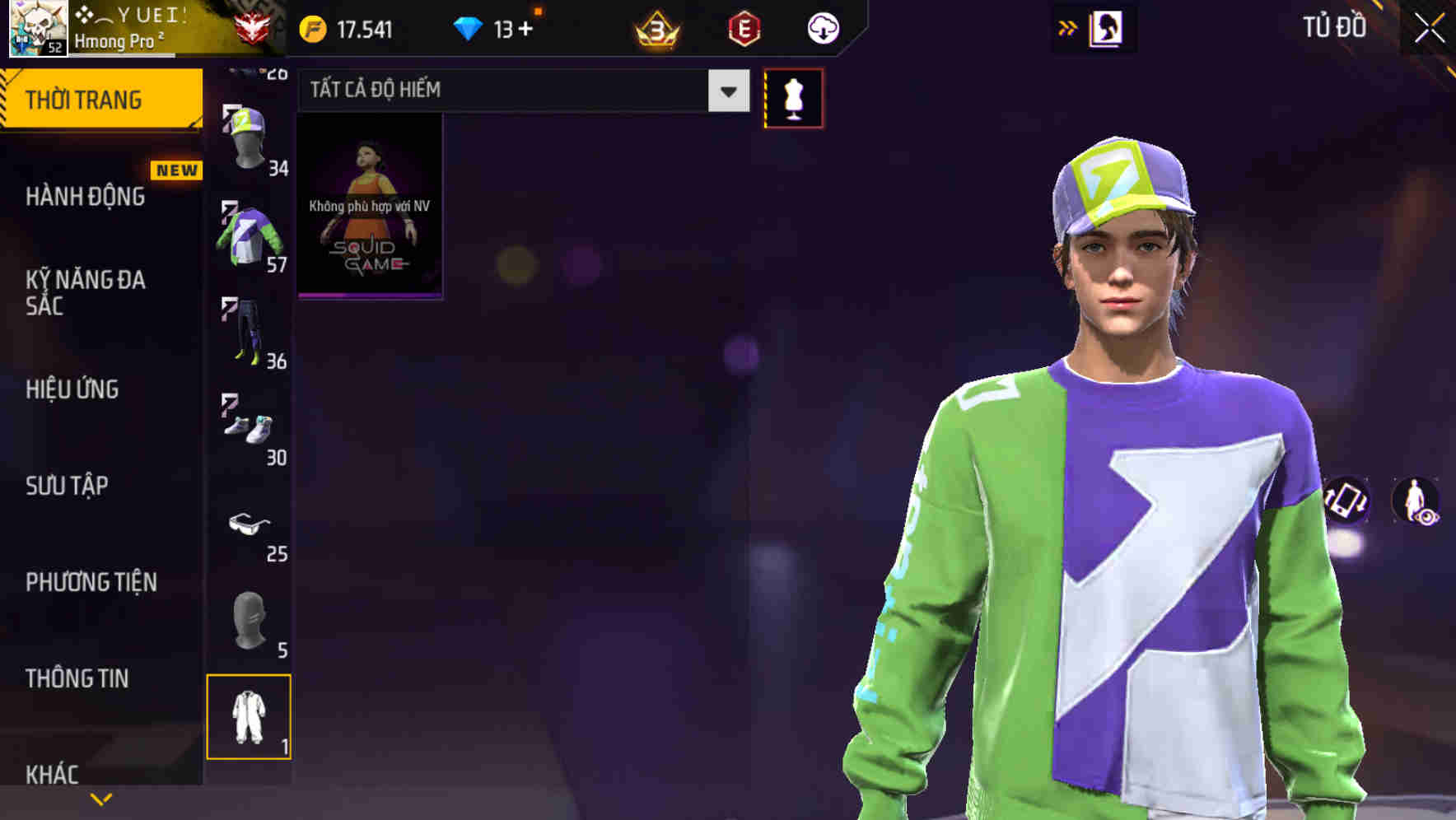Click the gold coin balance icon
The width and height of the screenshot is (1456, 820).
313,27
